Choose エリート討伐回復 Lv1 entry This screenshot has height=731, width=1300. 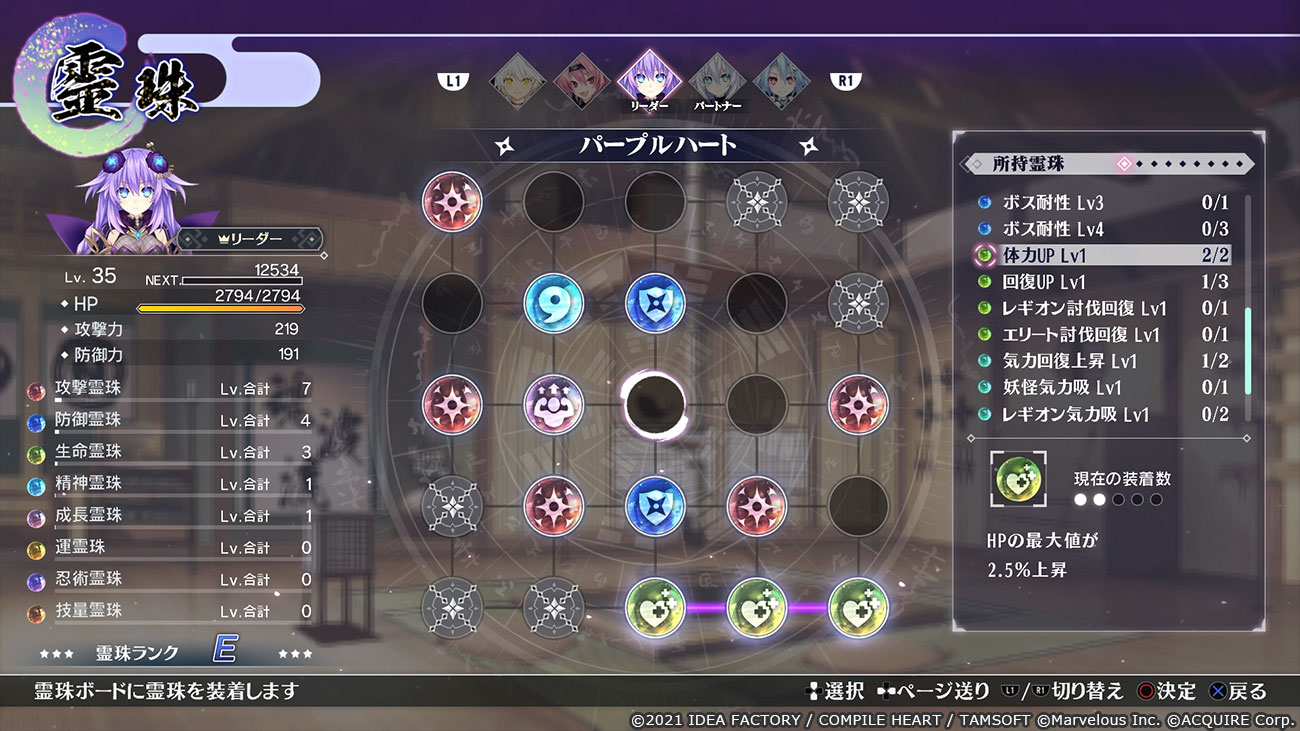tap(1100, 335)
